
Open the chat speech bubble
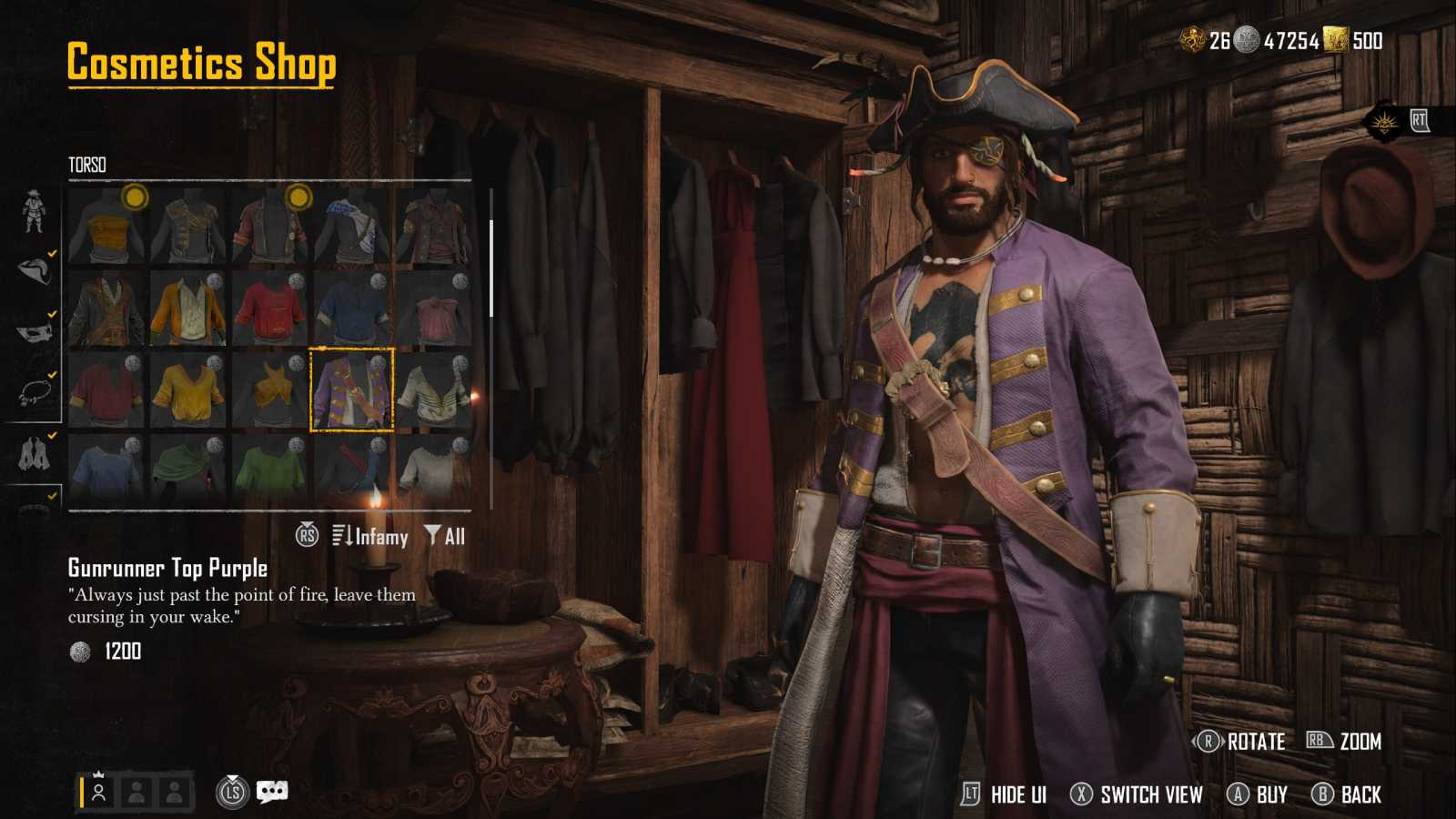click(x=272, y=792)
